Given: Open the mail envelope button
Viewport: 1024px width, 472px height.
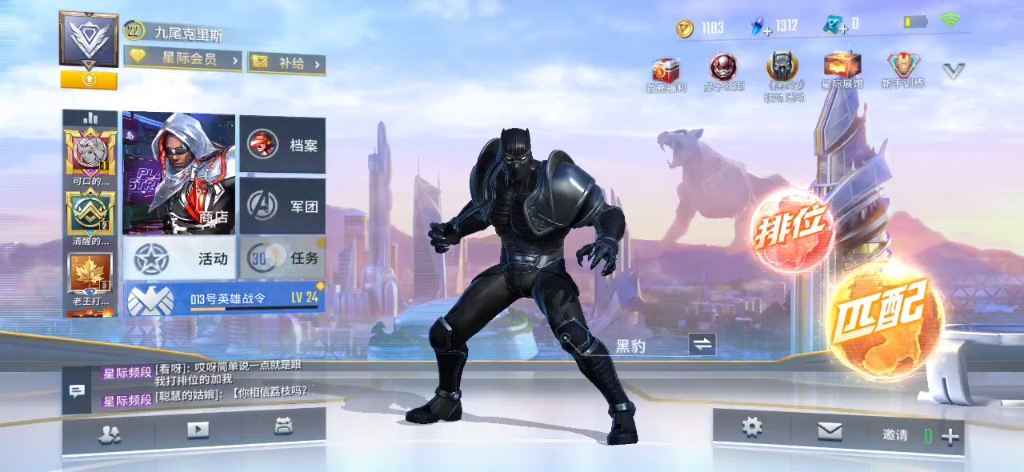Looking at the screenshot, I should 830,430.
